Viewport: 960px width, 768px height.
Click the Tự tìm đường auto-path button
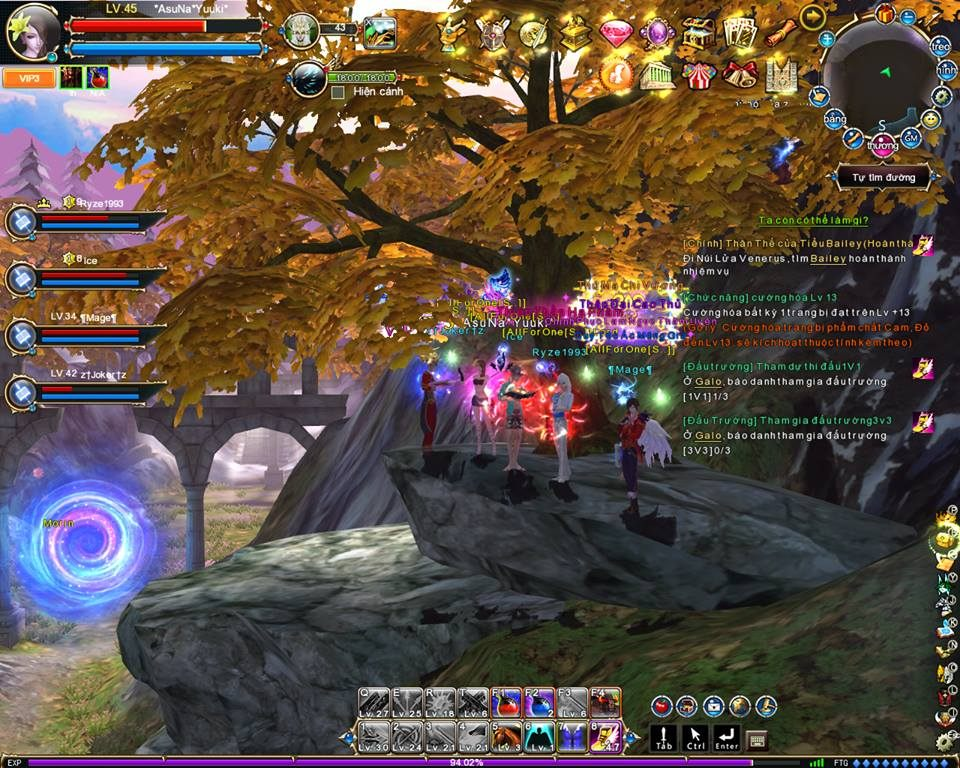tap(884, 178)
